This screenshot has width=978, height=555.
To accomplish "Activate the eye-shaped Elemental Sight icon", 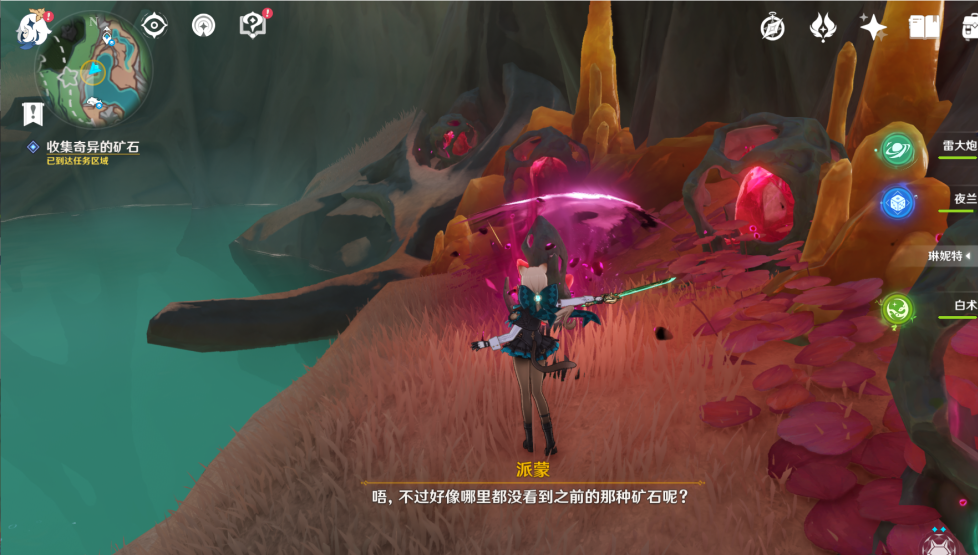I will point(154,25).
